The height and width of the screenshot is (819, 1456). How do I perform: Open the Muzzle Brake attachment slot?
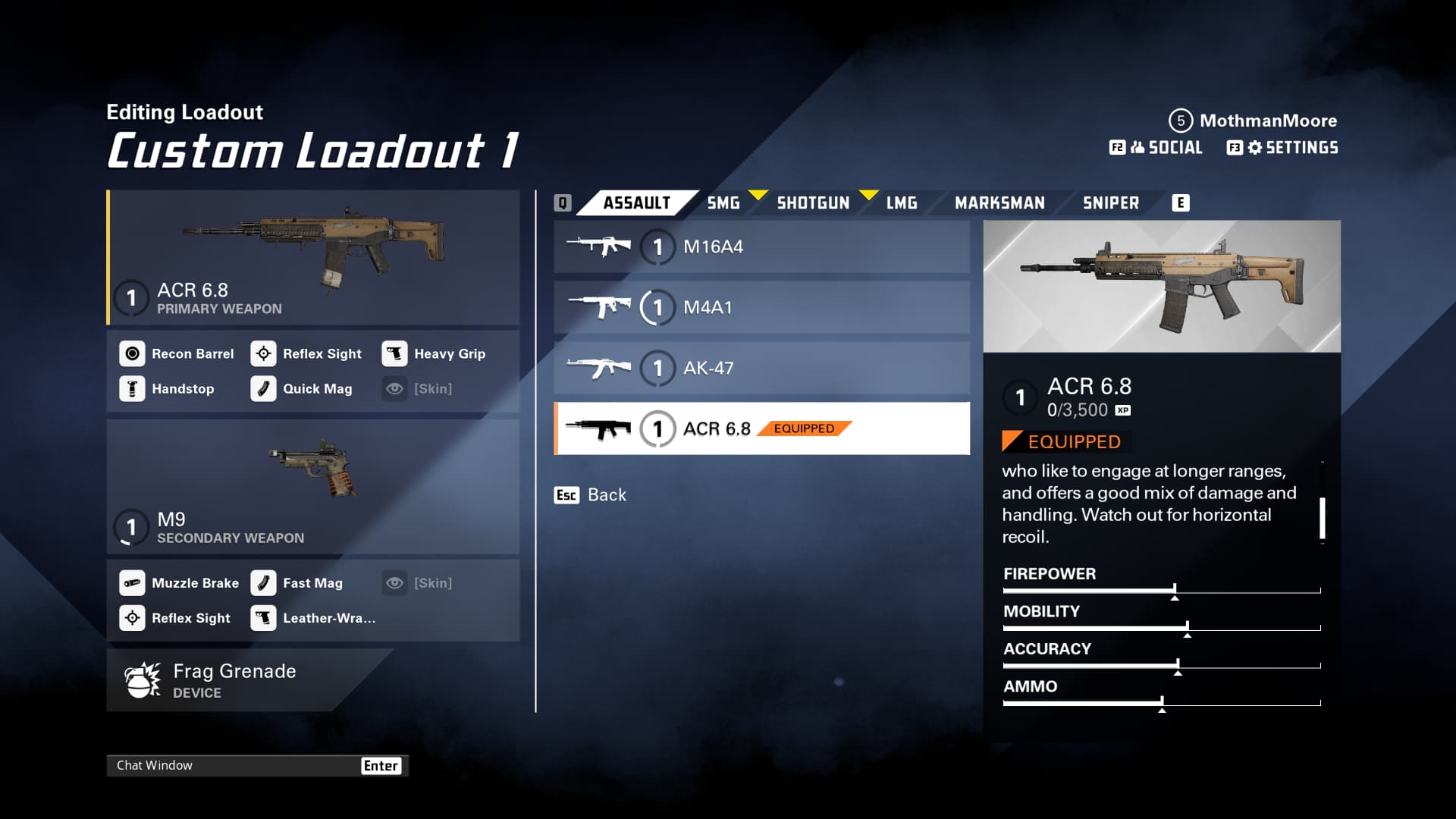pos(180,583)
